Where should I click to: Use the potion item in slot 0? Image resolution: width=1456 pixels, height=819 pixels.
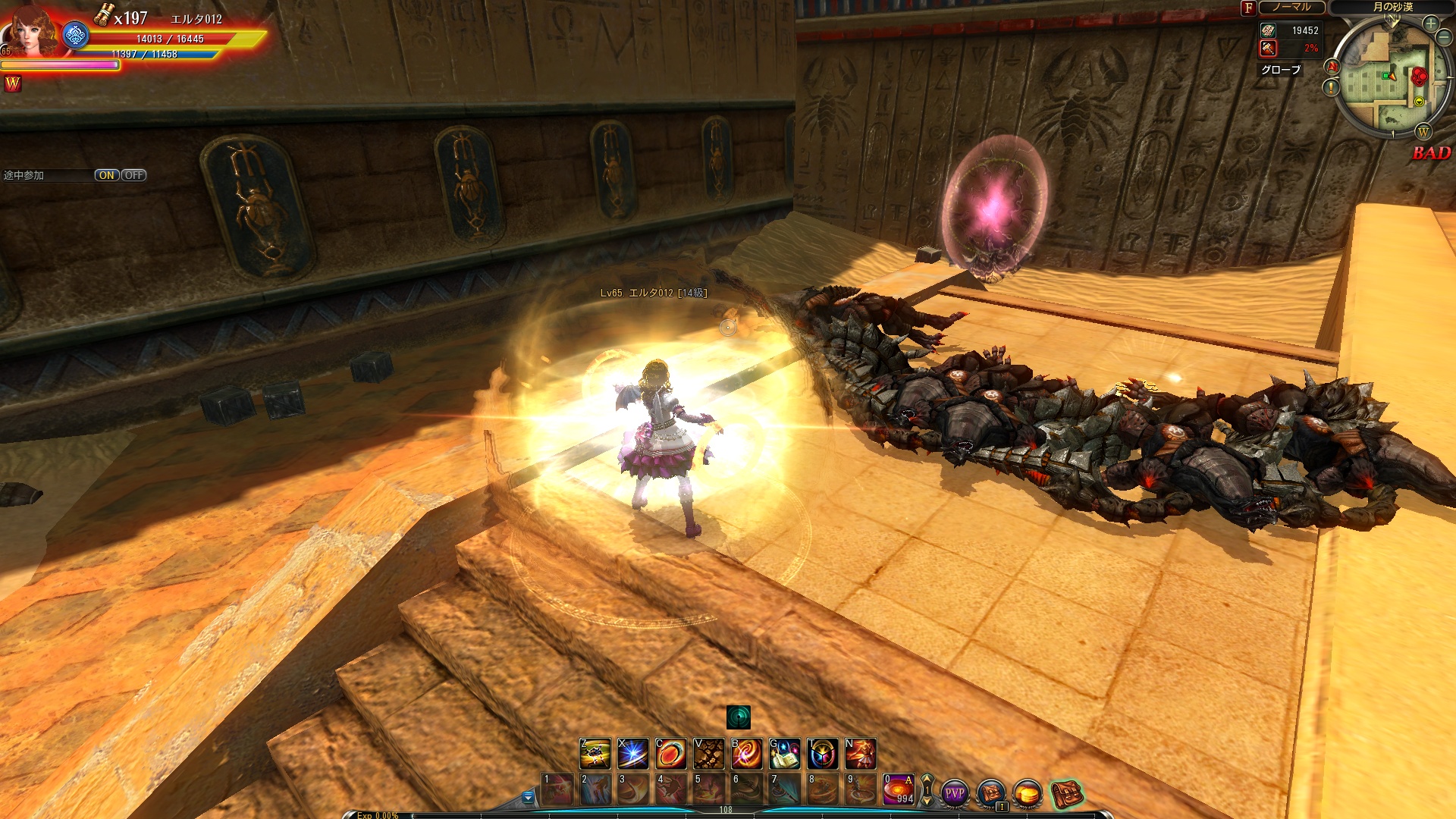click(899, 789)
